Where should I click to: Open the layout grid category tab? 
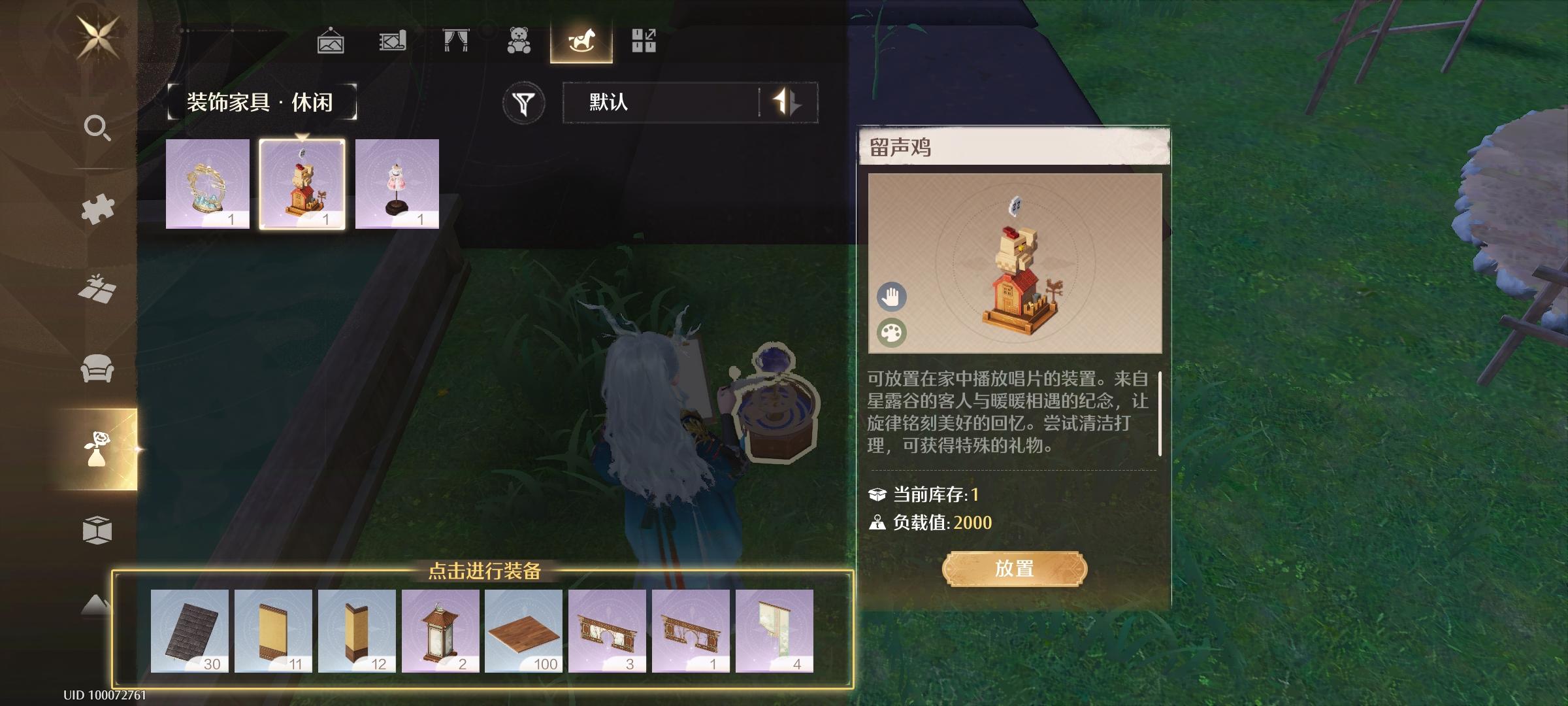[644, 41]
